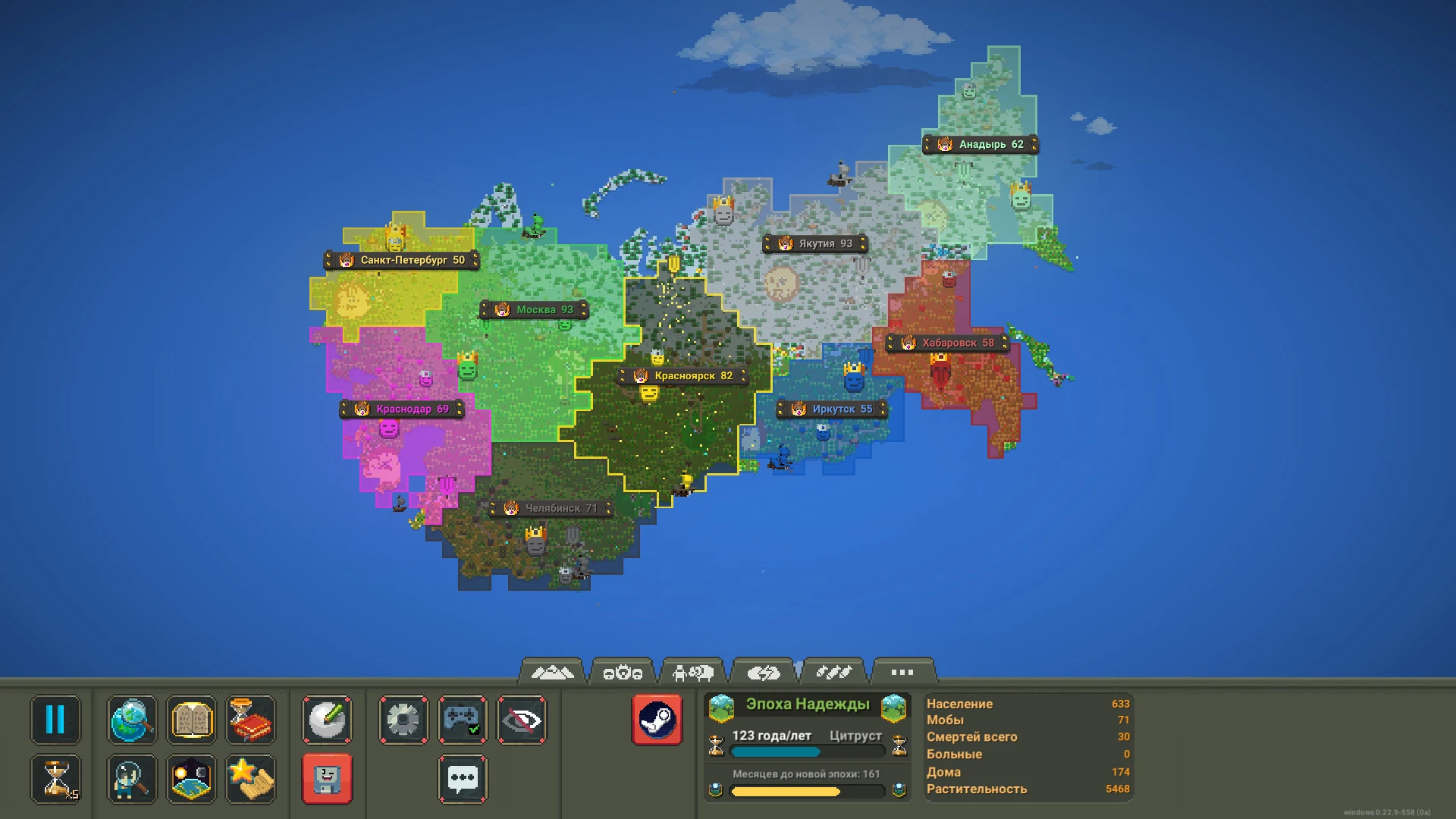Viewport: 1456px width, 819px height.
Task: Open the world laws book icon
Action: (191, 720)
